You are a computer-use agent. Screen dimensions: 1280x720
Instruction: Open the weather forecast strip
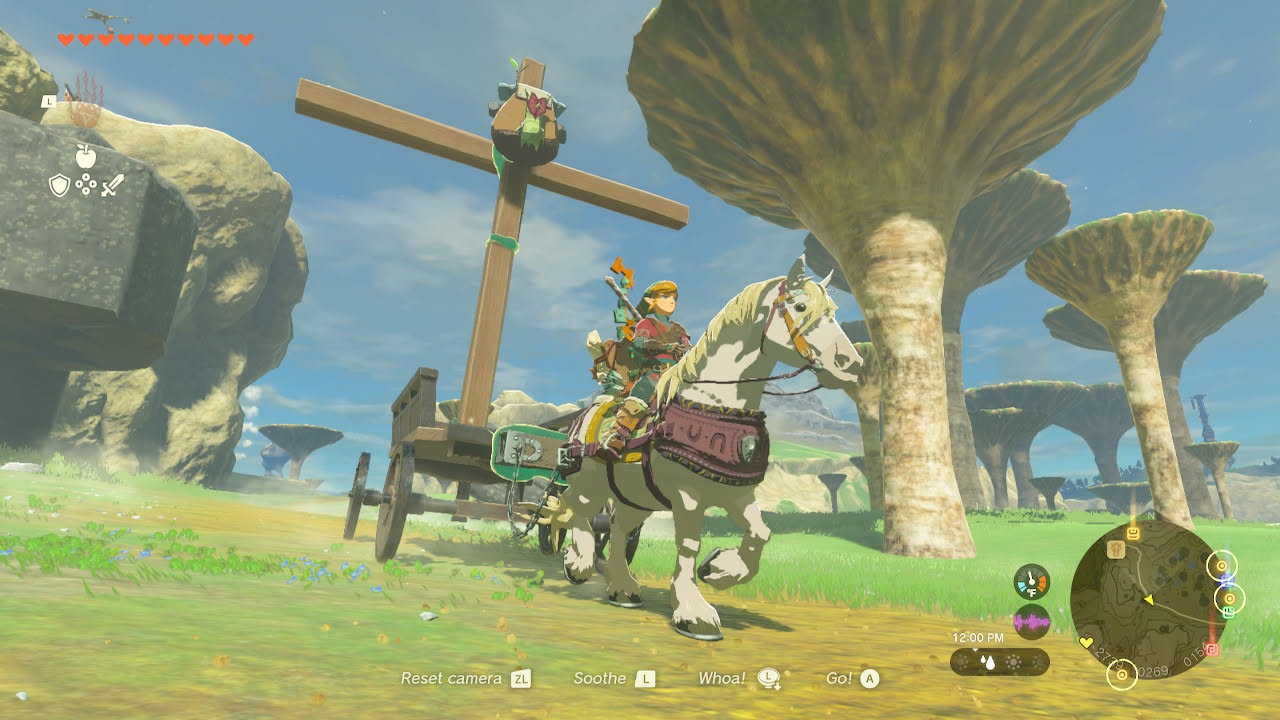(x=999, y=662)
